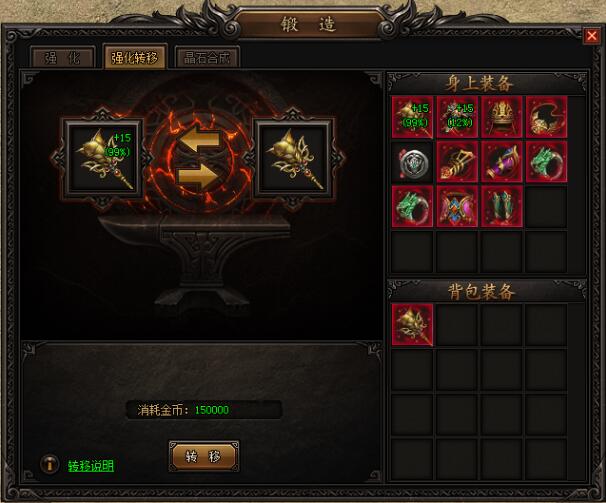Select the silver medal slot
606x503 pixels.
(411, 161)
